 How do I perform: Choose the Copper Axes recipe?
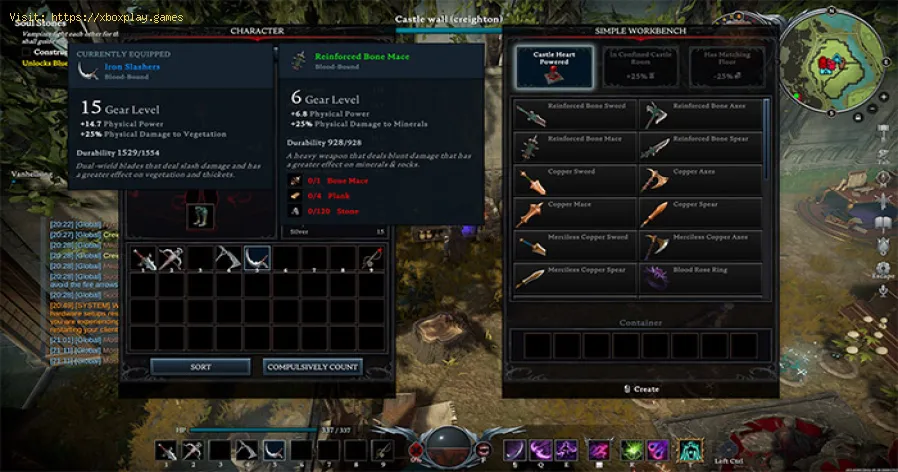click(700, 180)
